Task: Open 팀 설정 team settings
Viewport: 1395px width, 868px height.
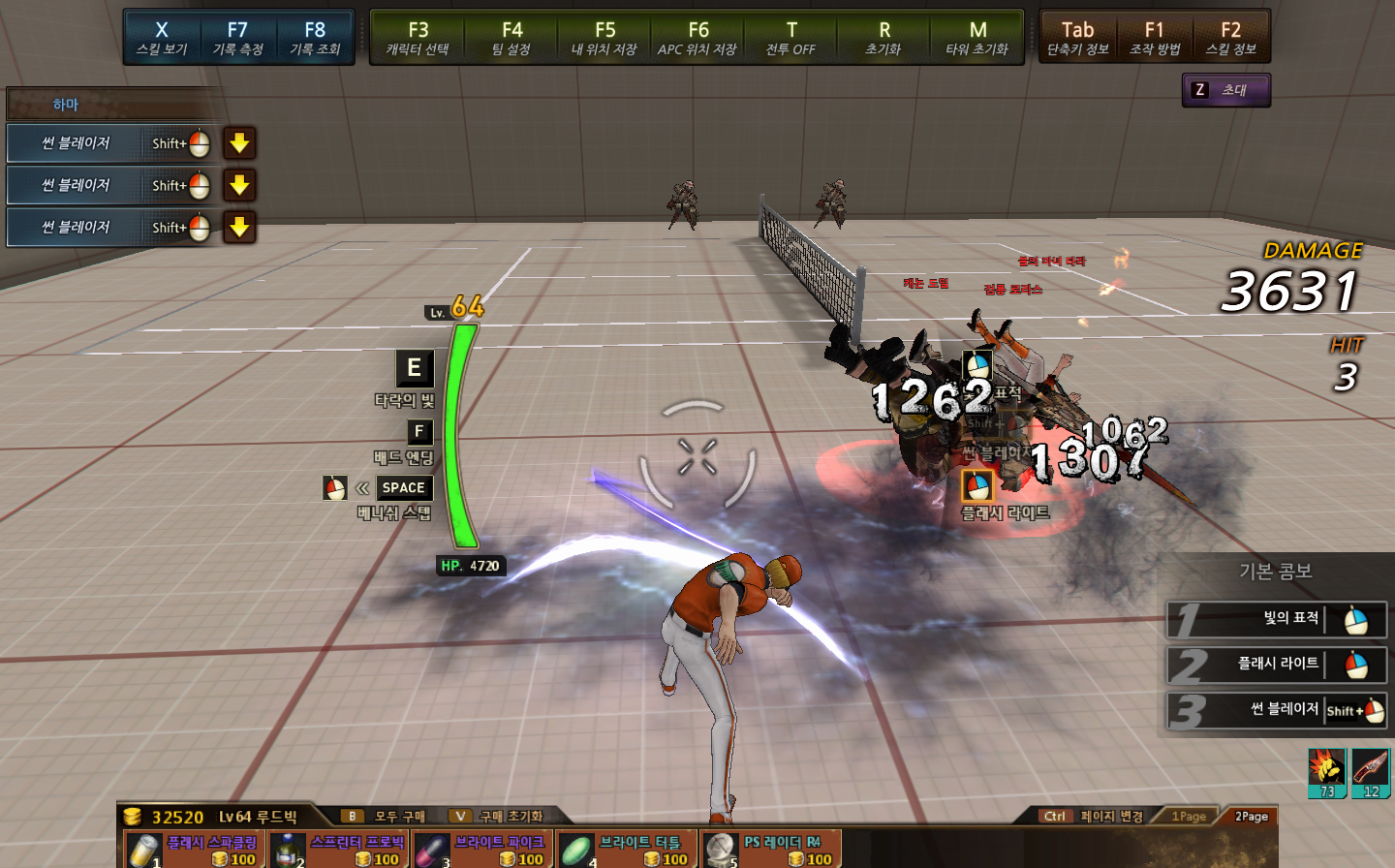Action: (511, 37)
